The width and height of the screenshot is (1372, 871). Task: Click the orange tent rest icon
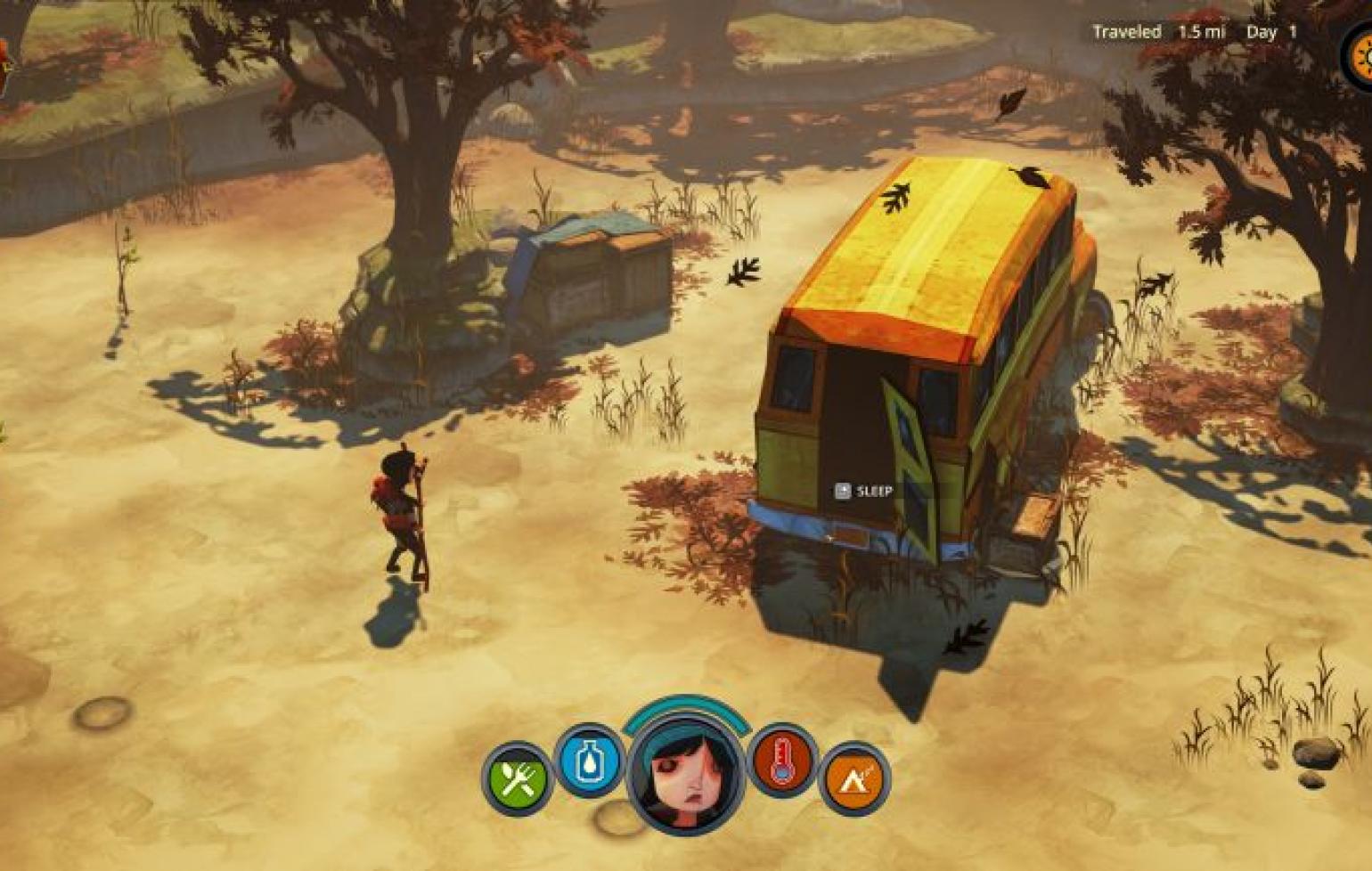click(x=853, y=779)
